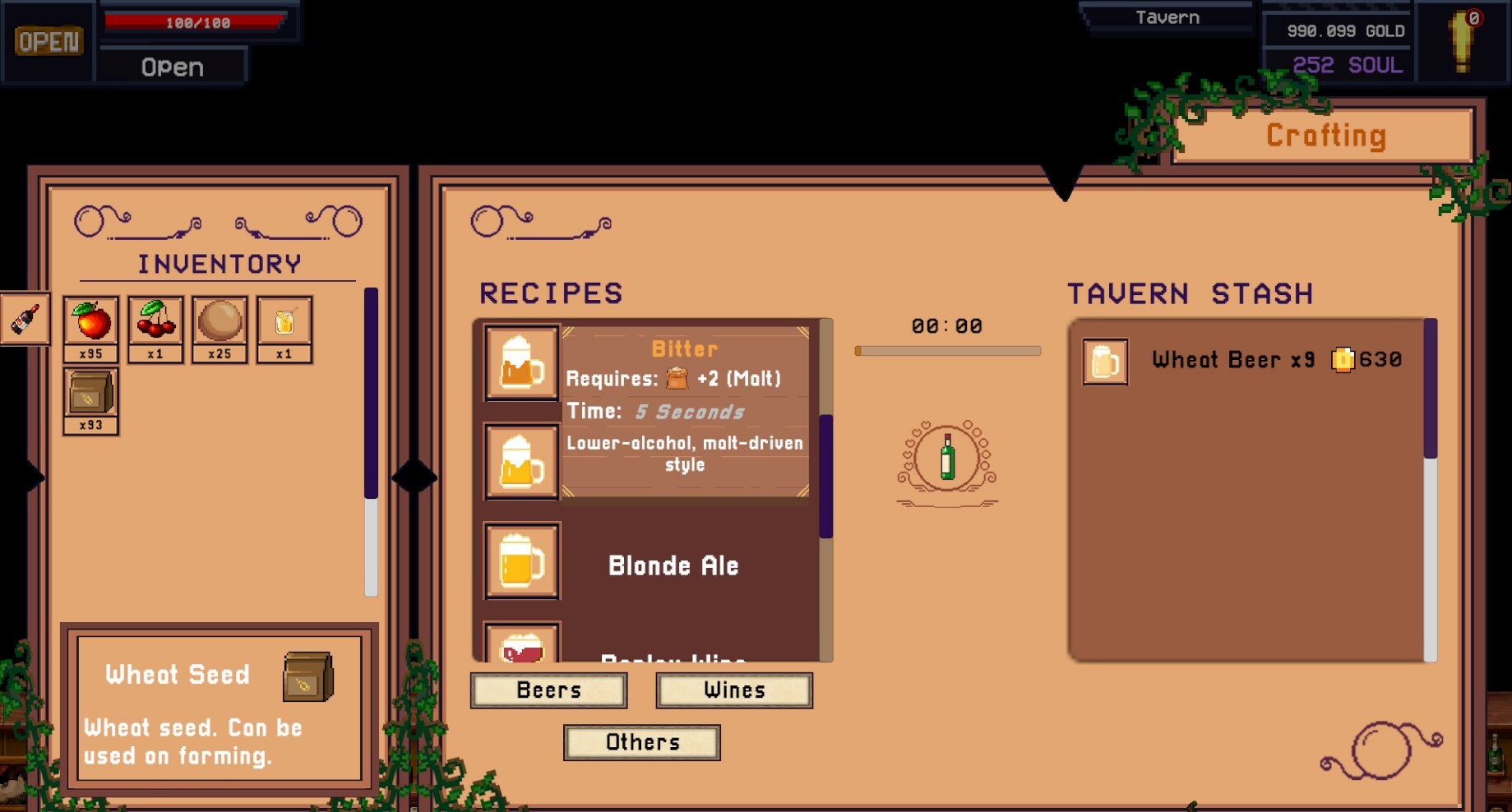
Task: Click the Beers category button
Action: [548, 690]
